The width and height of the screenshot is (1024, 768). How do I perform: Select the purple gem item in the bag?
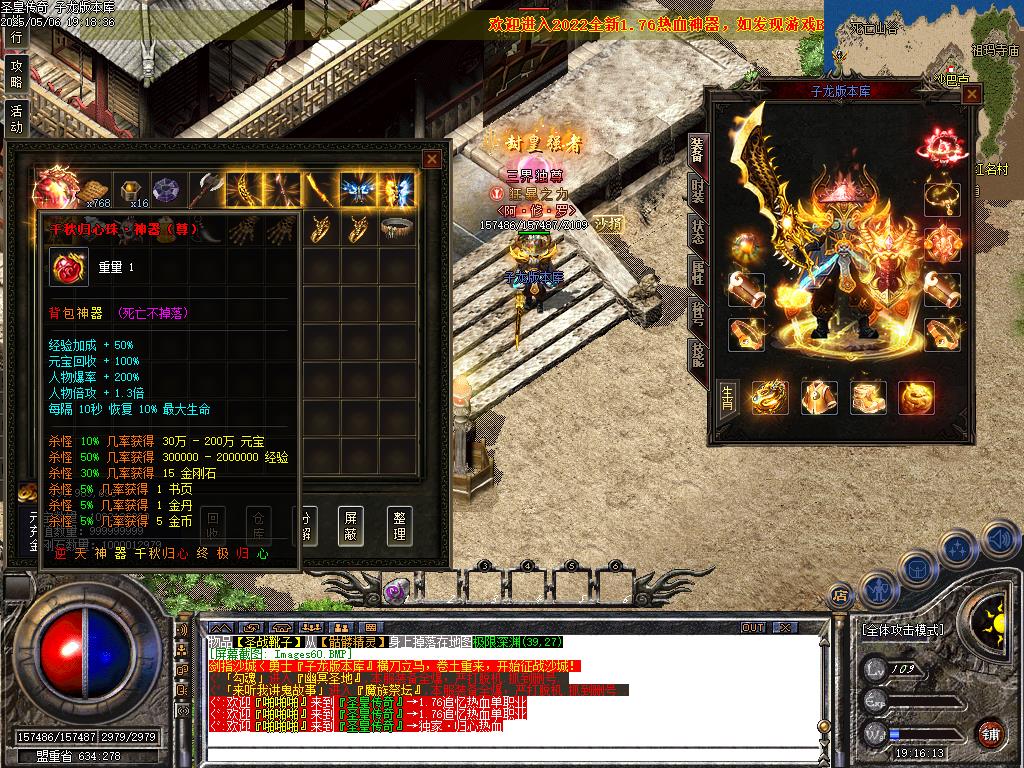(x=166, y=189)
